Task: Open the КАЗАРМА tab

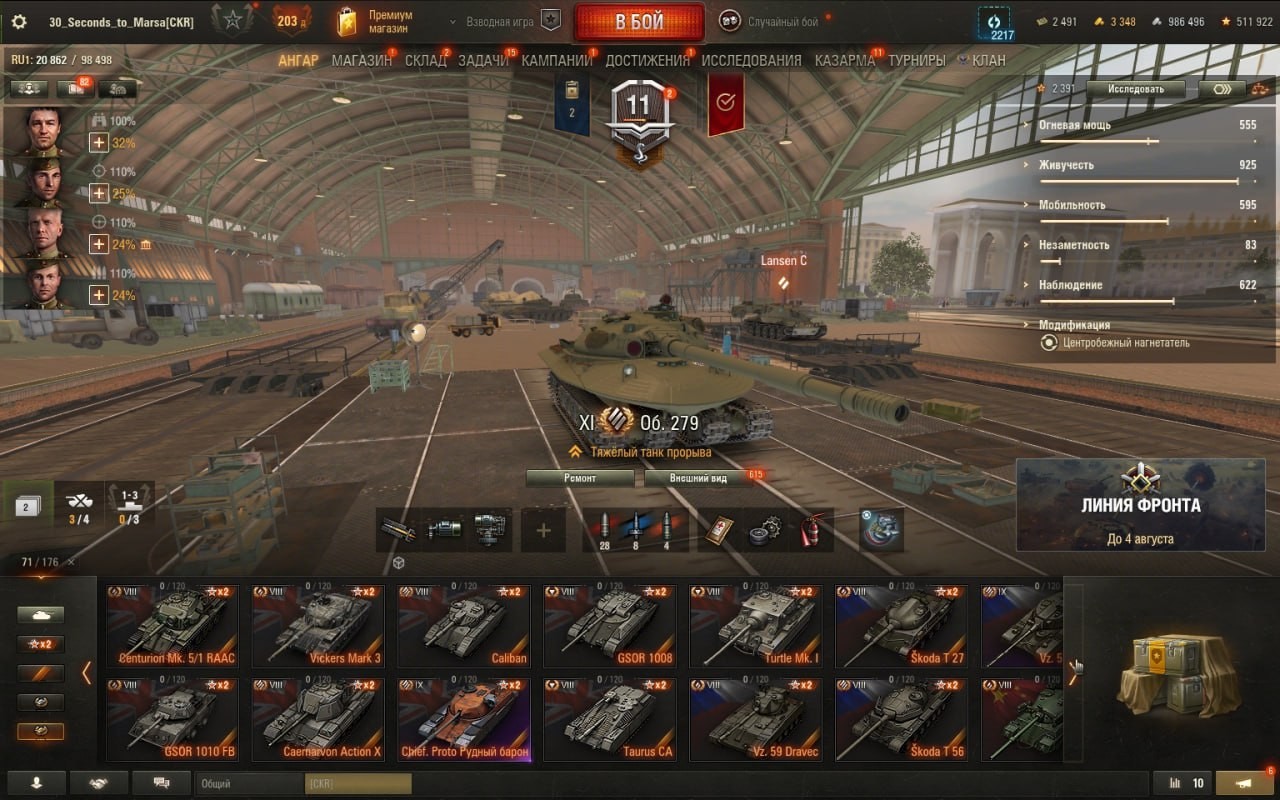Action: coord(844,60)
